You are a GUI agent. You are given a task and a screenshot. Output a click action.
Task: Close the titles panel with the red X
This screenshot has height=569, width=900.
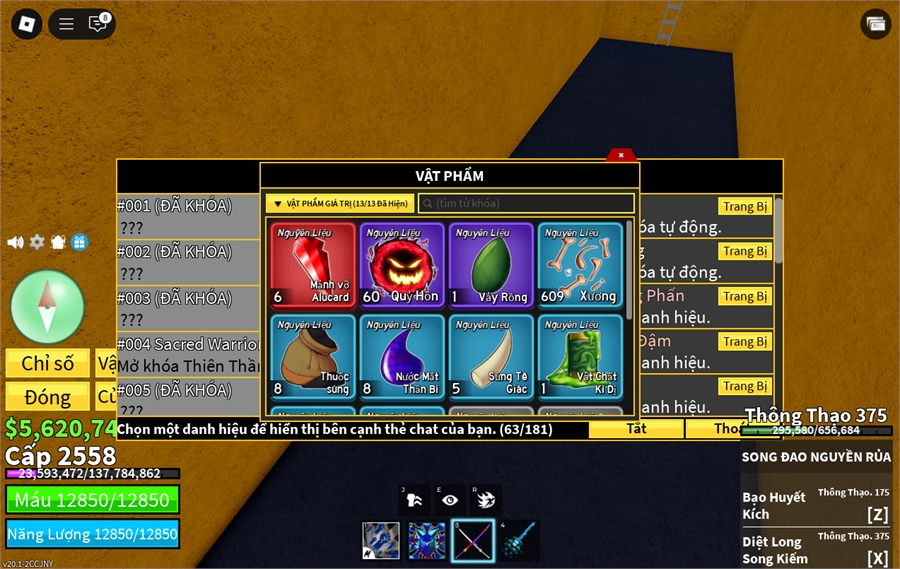coord(621,155)
